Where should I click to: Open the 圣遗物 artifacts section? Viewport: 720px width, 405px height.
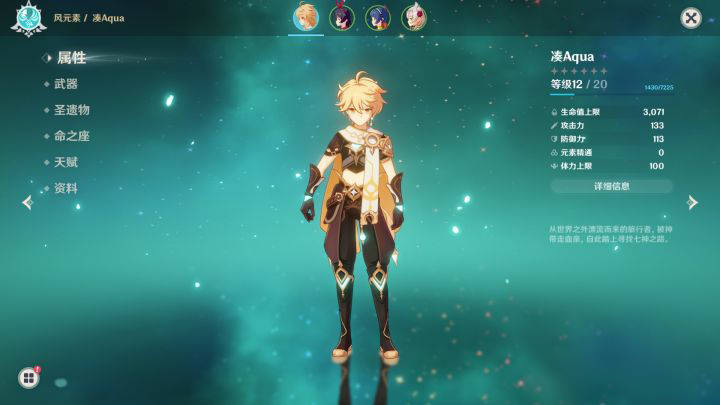72,110
